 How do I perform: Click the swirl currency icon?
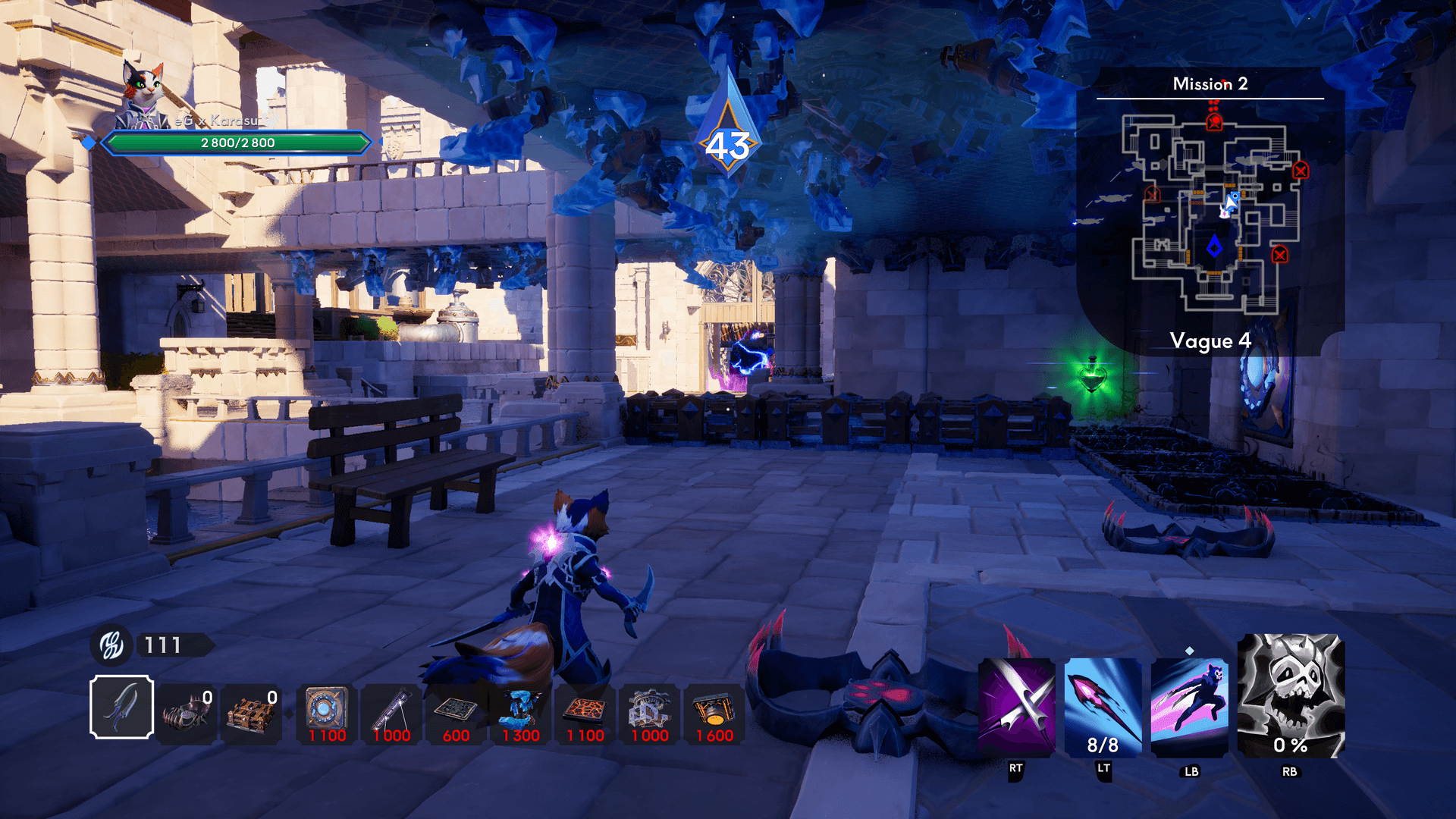(x=111, y=645)
